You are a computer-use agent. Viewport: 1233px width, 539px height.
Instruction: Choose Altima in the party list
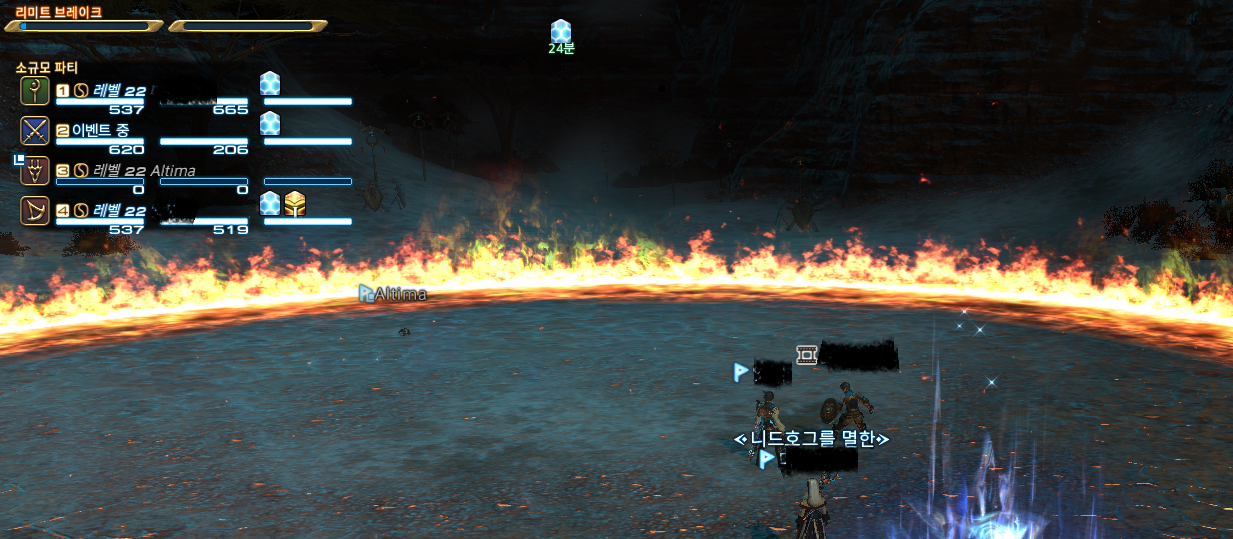pos(36,171)
